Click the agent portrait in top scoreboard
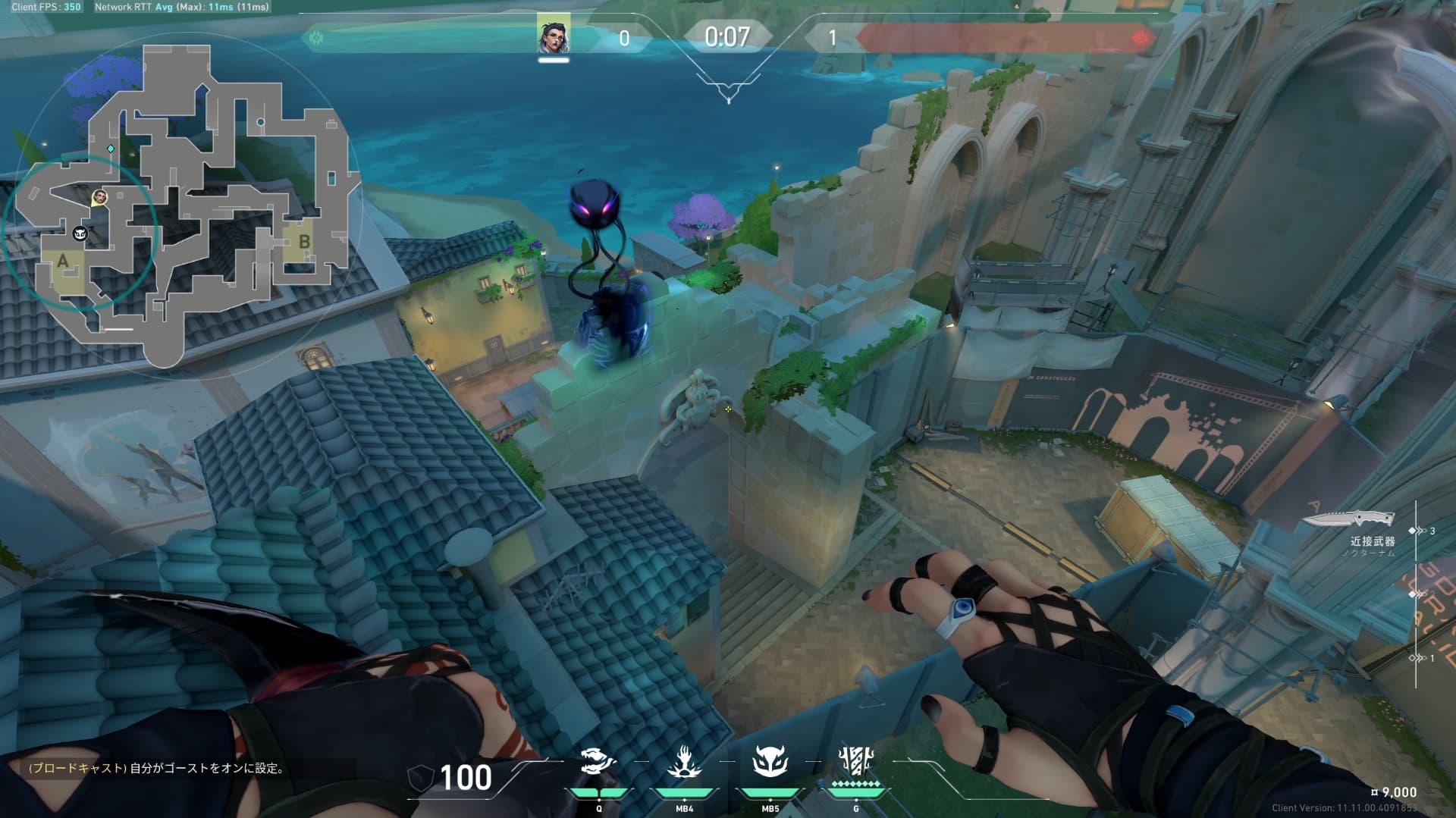 (554, 34)
